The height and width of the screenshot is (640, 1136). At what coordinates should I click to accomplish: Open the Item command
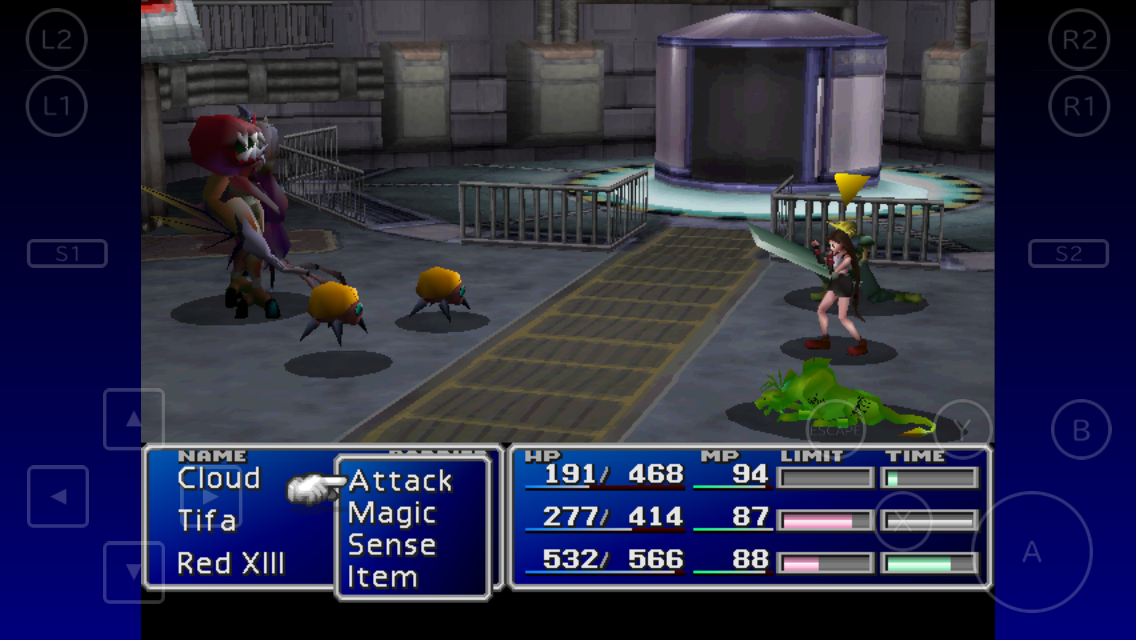coord(382,577)
